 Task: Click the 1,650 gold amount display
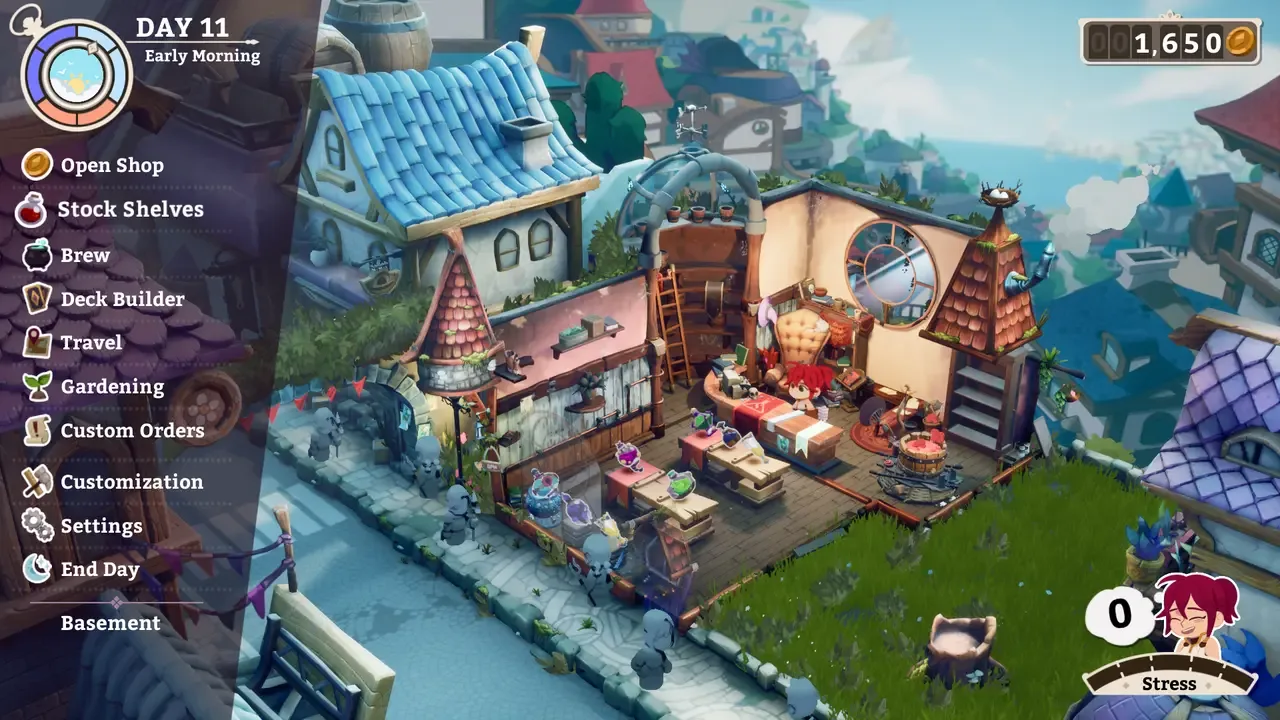coord(1176,43)
